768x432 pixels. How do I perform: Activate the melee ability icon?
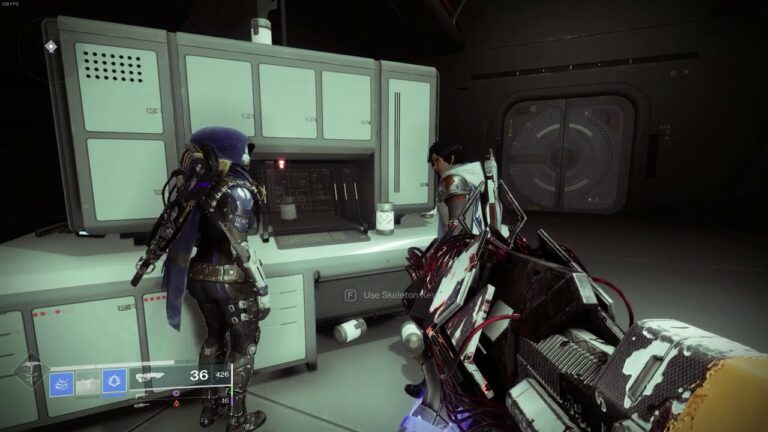[88, 381]
